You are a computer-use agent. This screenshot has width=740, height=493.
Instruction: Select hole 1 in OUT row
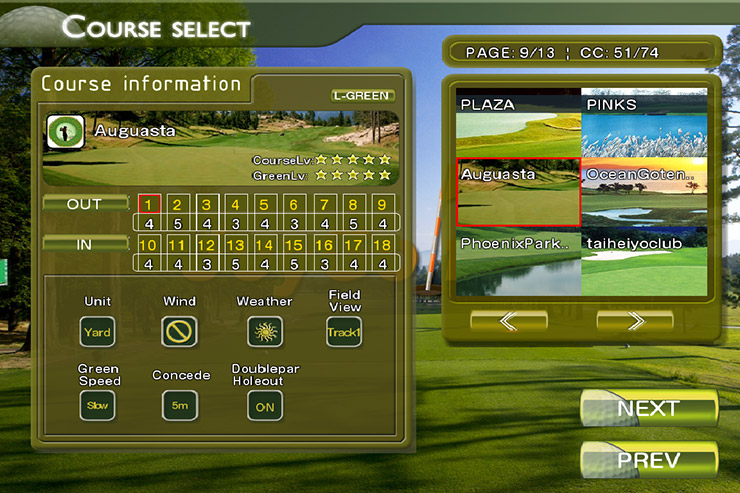tap(149, 204)
